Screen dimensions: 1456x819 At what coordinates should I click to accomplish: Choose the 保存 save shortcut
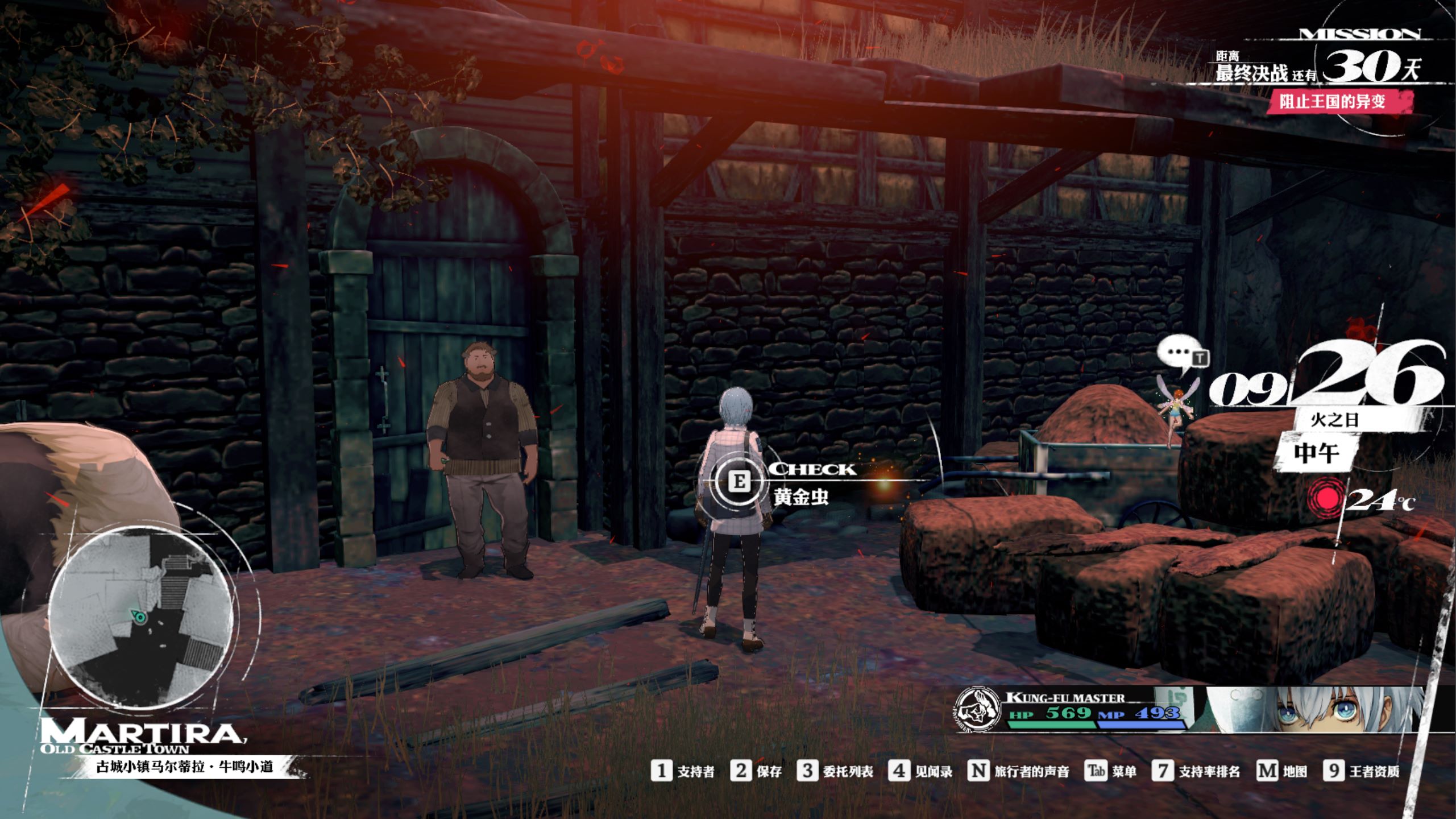pos(757,771)
